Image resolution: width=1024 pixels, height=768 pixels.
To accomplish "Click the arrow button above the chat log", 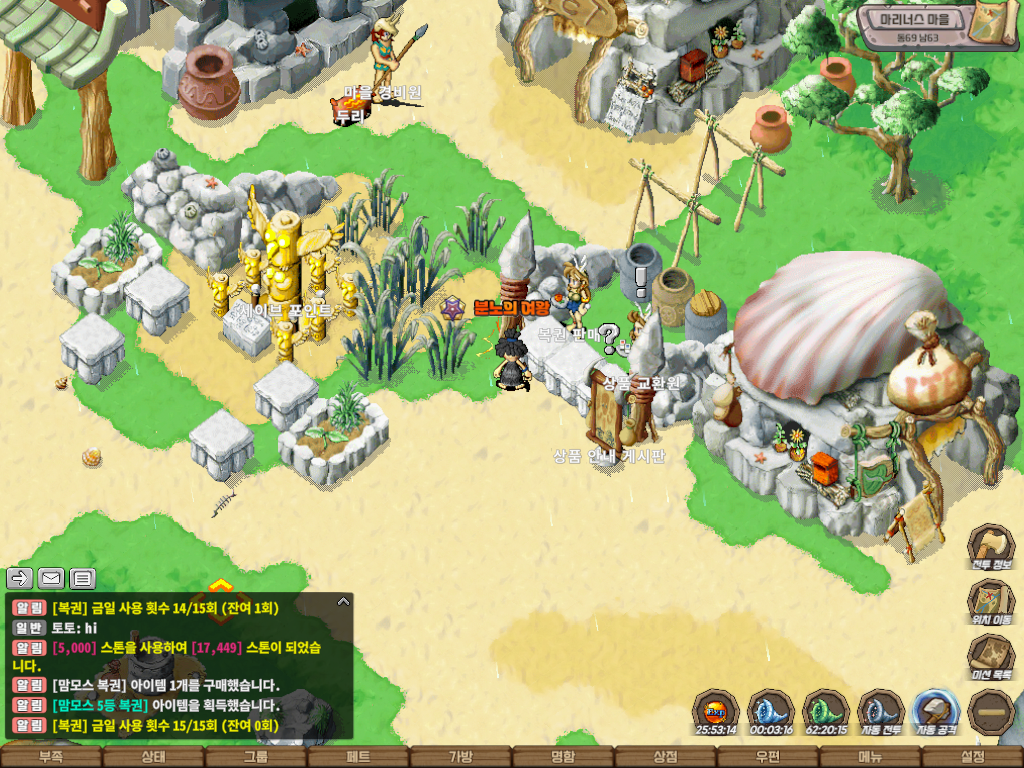I will click(20, 578).
